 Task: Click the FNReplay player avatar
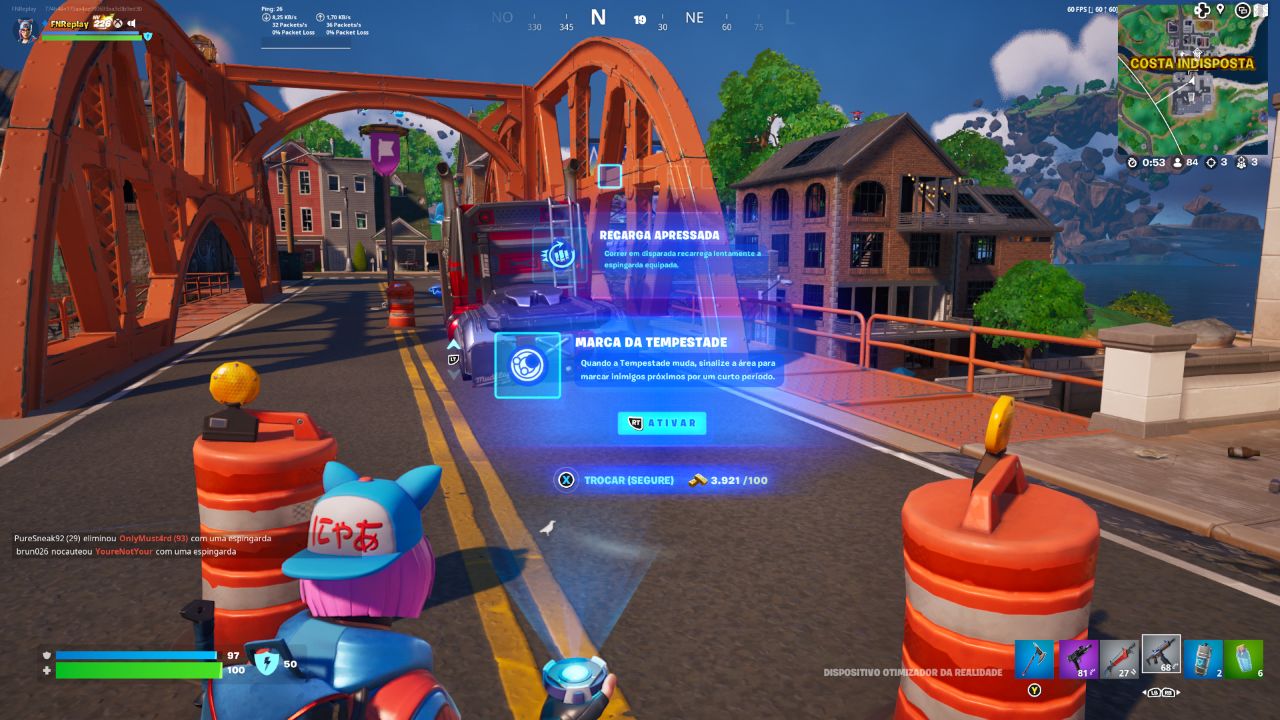pos(25,30)
